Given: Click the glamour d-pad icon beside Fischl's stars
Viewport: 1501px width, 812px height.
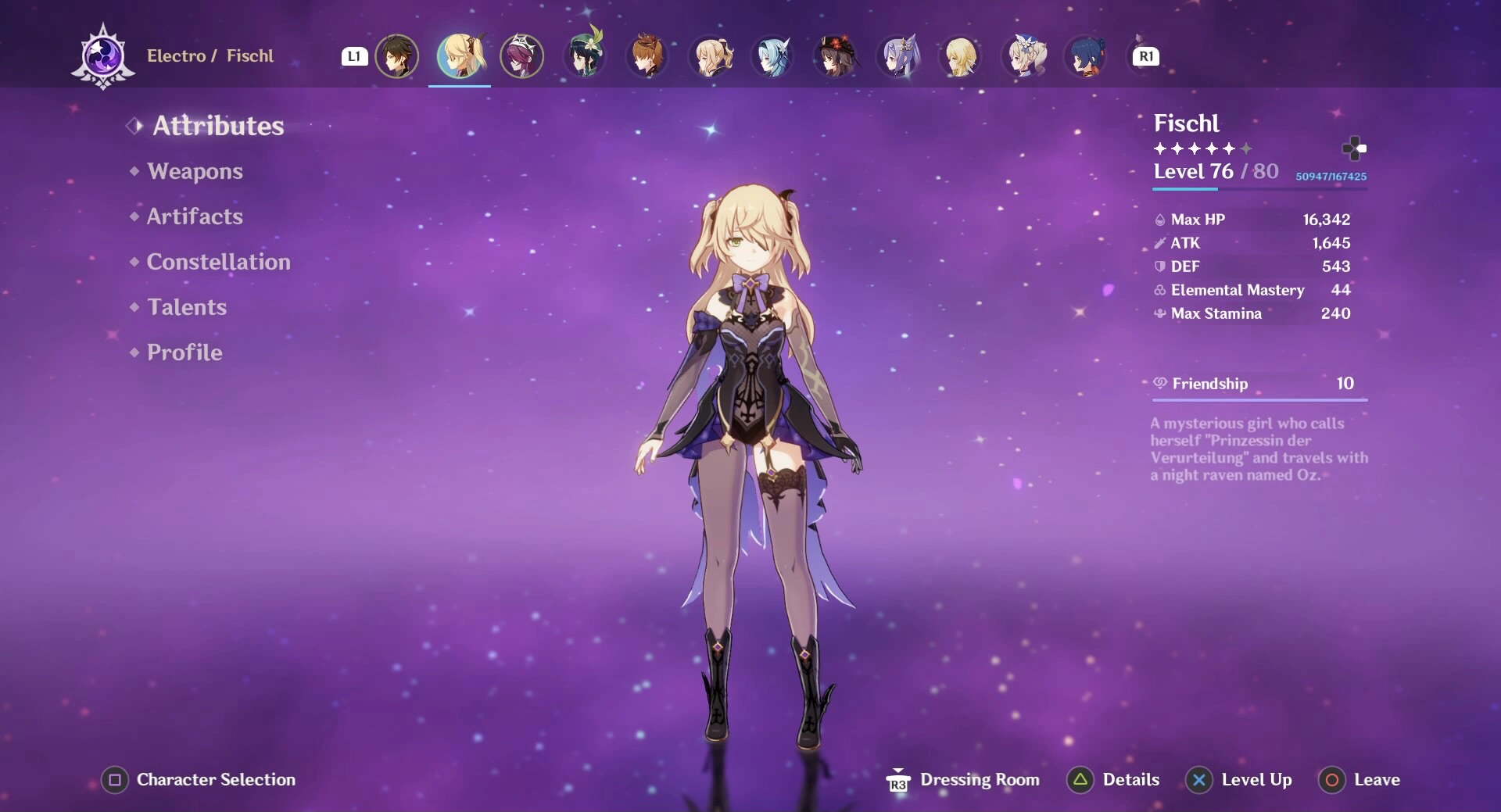Looking at the screenshot, I should pos(1356,148).
